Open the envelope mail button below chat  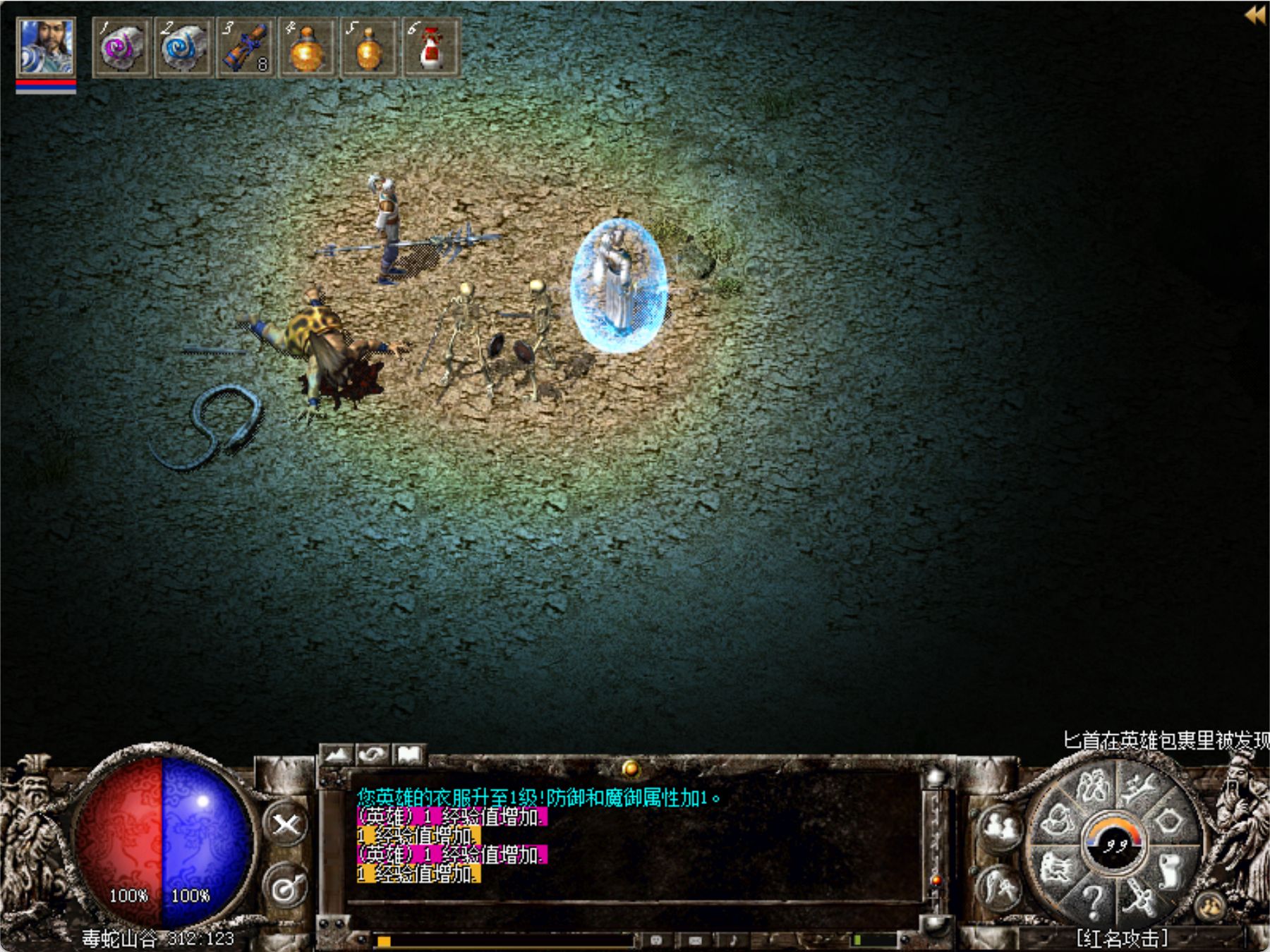(695, 940)
